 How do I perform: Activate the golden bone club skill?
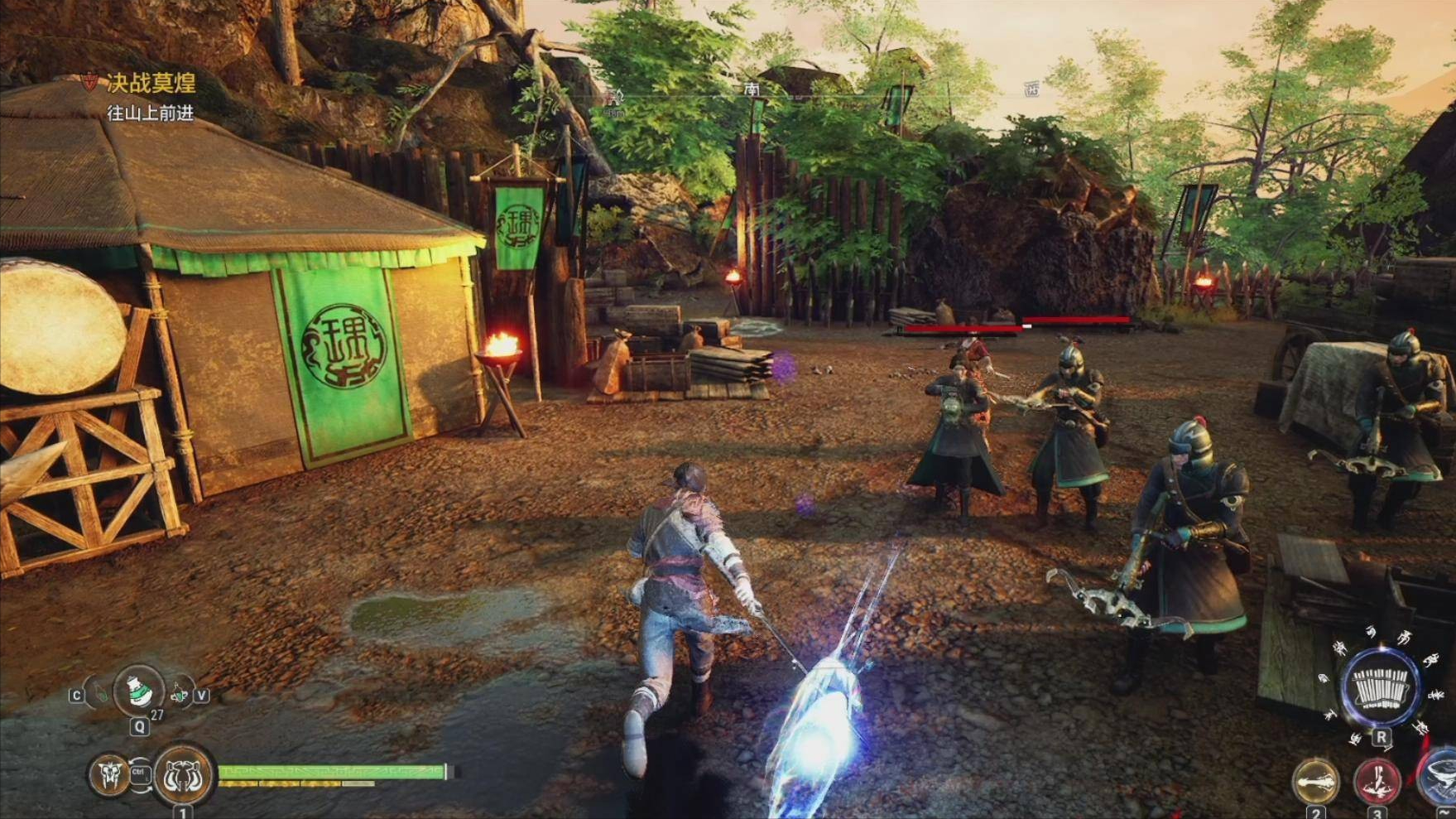(x=1316, y=780)
